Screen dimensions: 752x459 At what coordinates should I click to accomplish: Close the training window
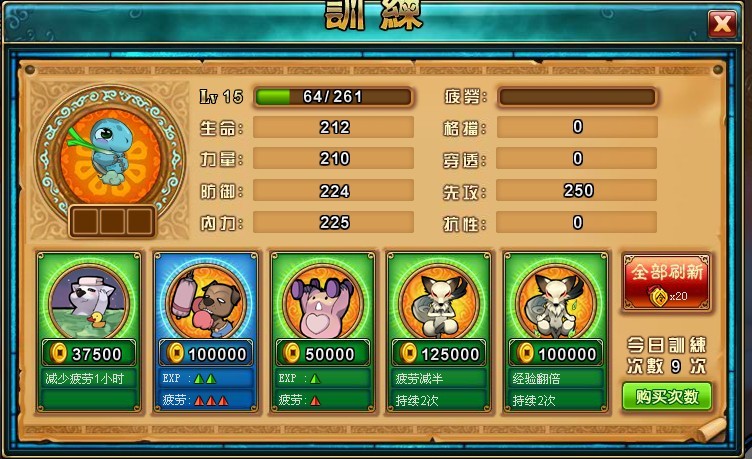click(720, 23)
